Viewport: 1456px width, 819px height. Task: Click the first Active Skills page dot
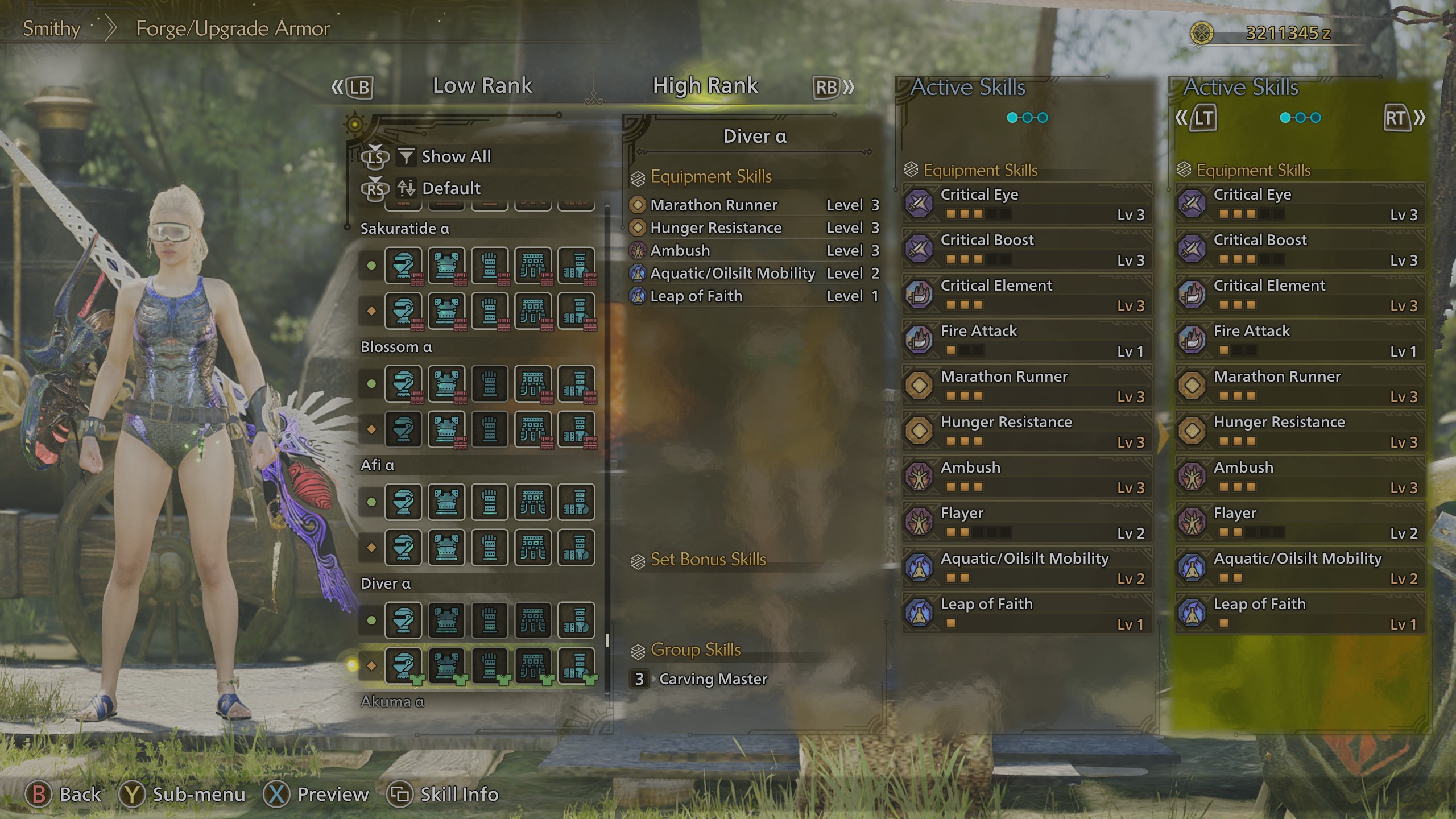[1012, 117]
